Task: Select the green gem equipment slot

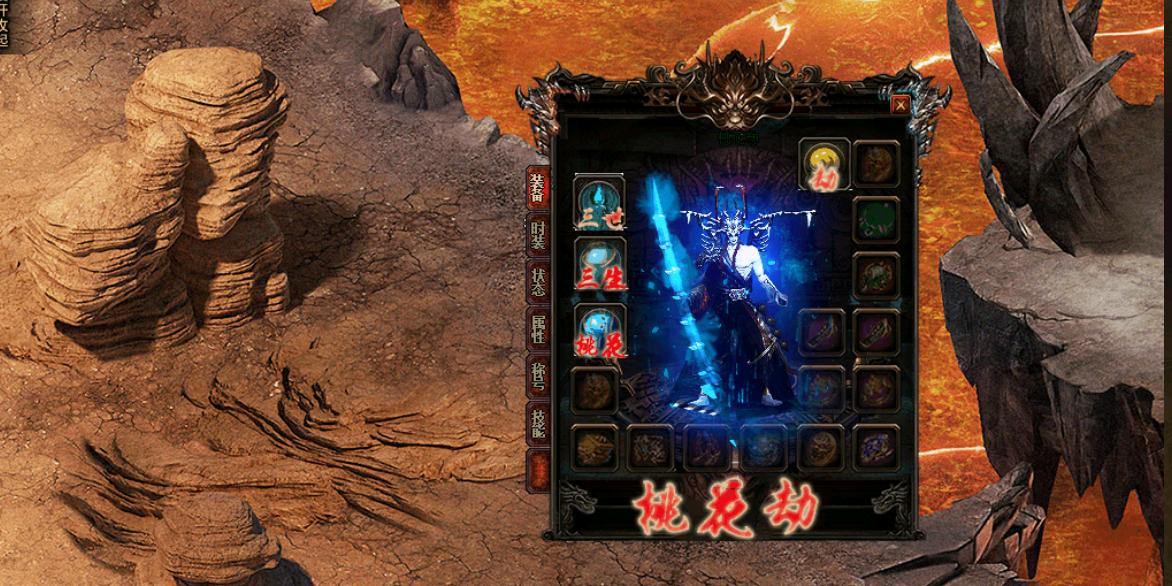Action: pyautogui.click(x=876, y=219)
